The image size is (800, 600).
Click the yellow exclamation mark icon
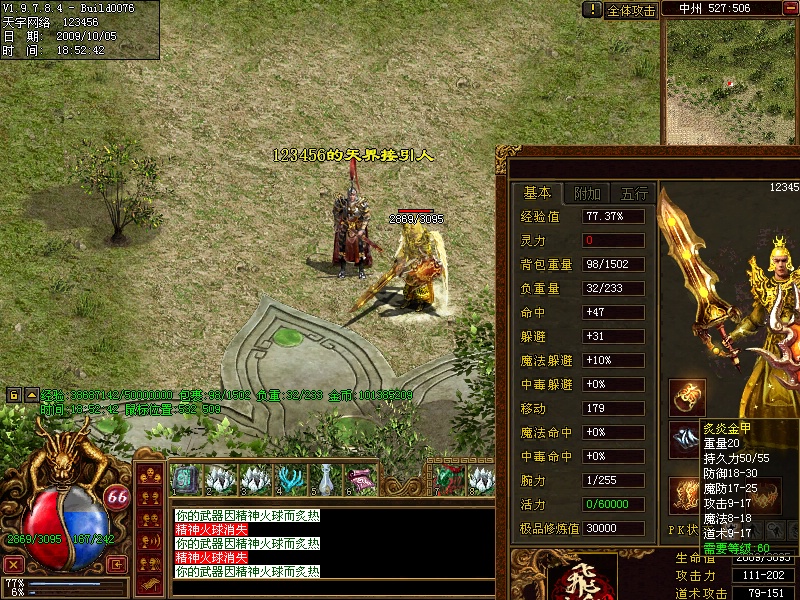(x=593, y=10)
